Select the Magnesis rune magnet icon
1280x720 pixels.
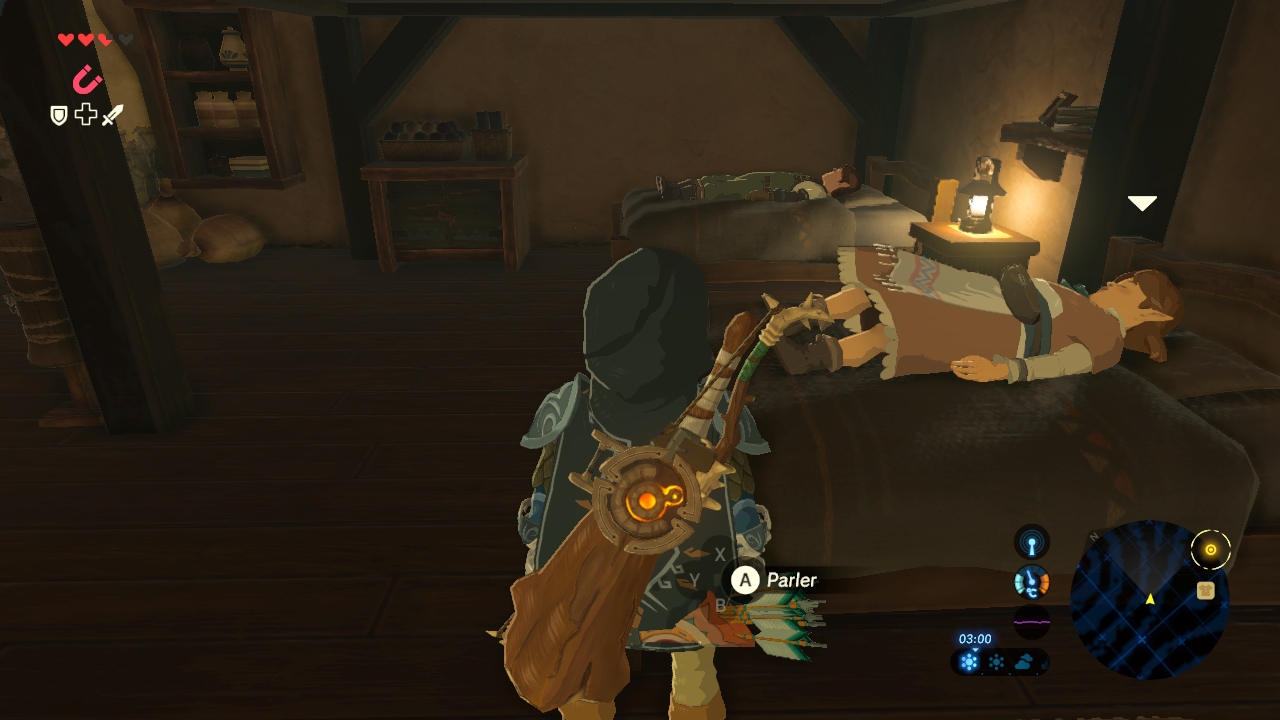click(x=87, y=79)
